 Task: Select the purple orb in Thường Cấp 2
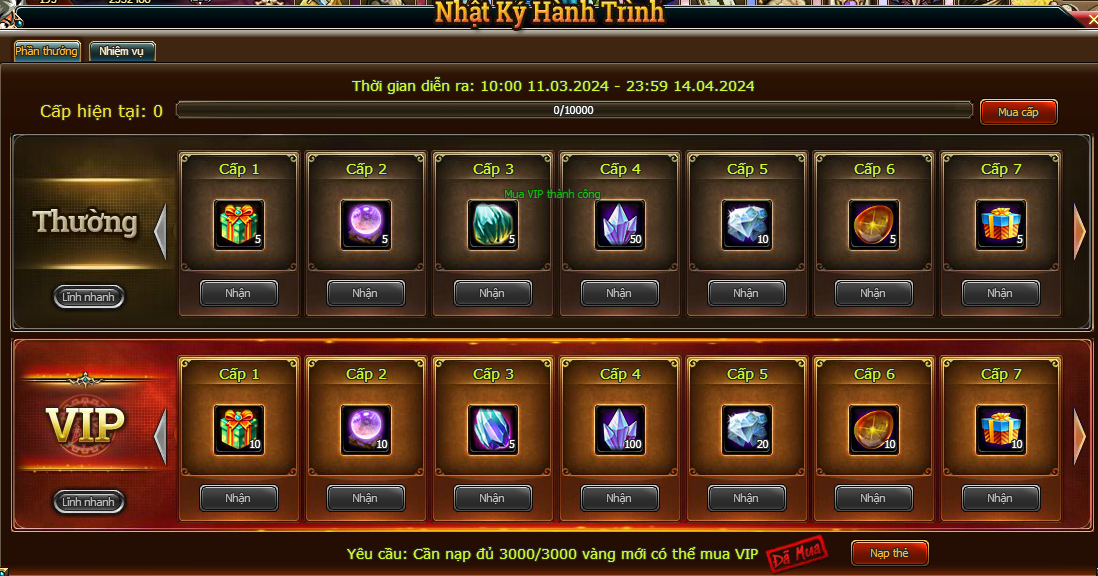[x=366, y=224]
